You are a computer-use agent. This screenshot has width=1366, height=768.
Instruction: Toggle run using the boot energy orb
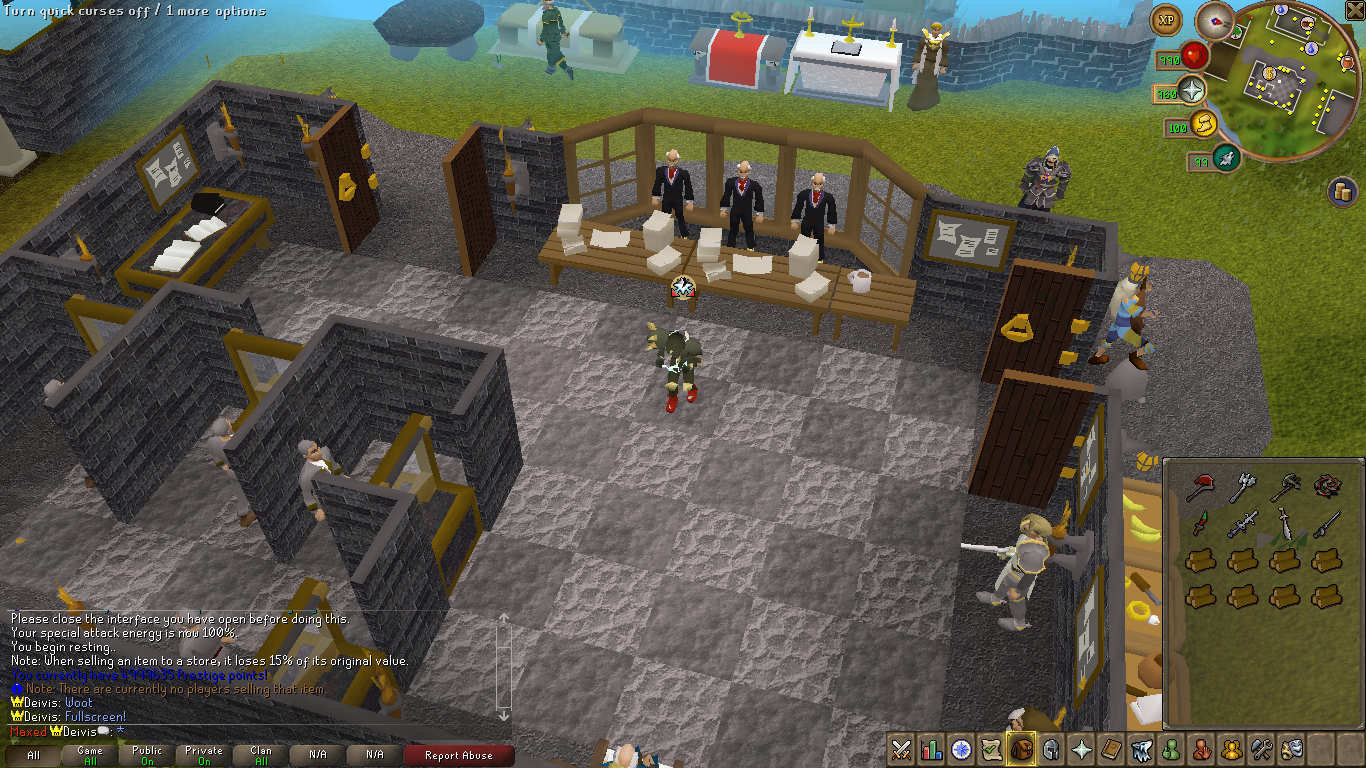(1203, 125)
